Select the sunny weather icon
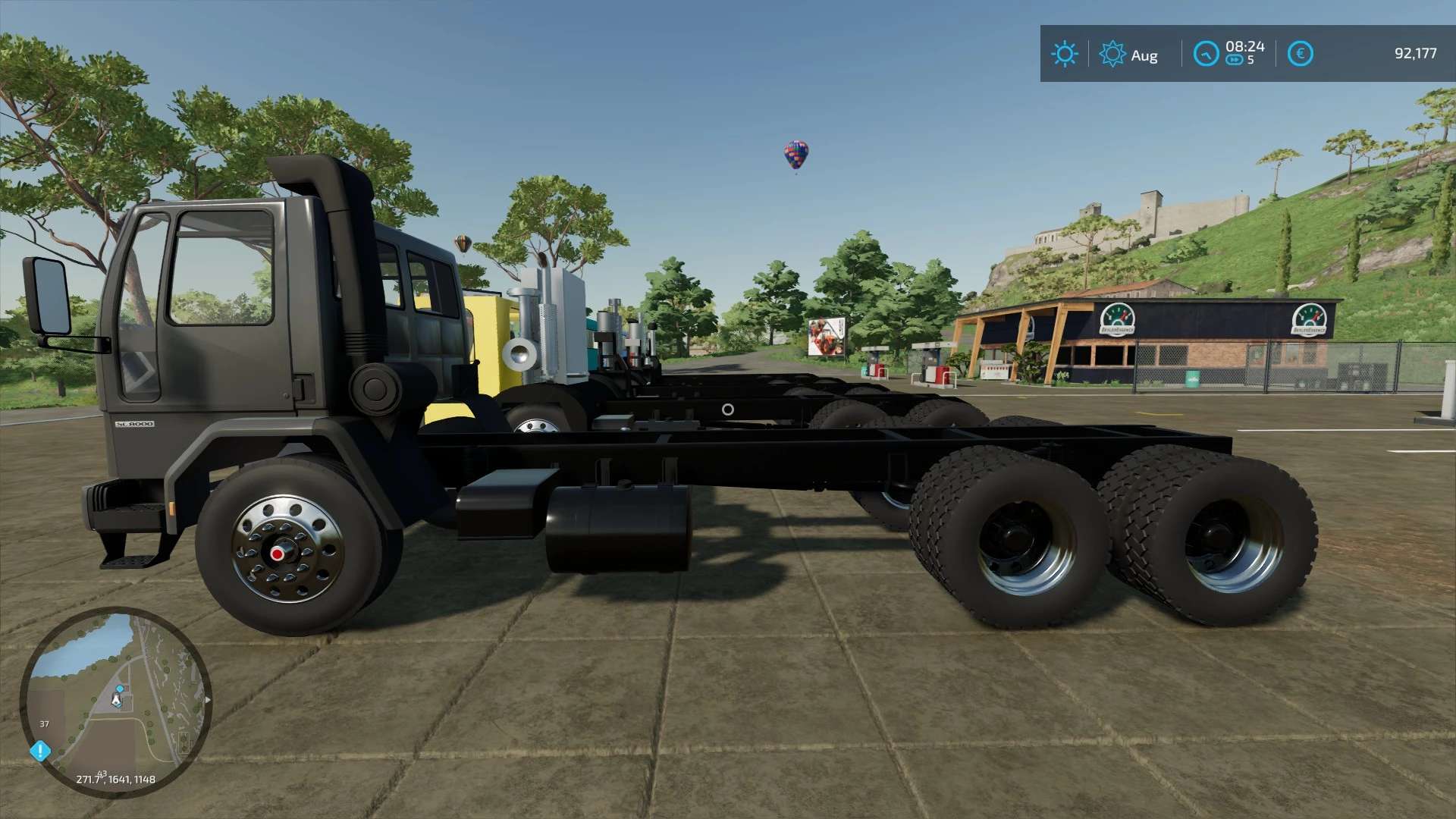Viewport: 1456px width, 819px height. click(x=1064, y=54)
